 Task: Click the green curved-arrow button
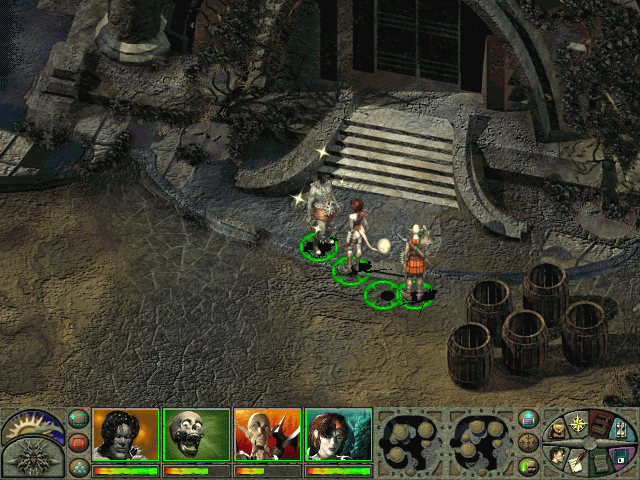coord(530,466)
